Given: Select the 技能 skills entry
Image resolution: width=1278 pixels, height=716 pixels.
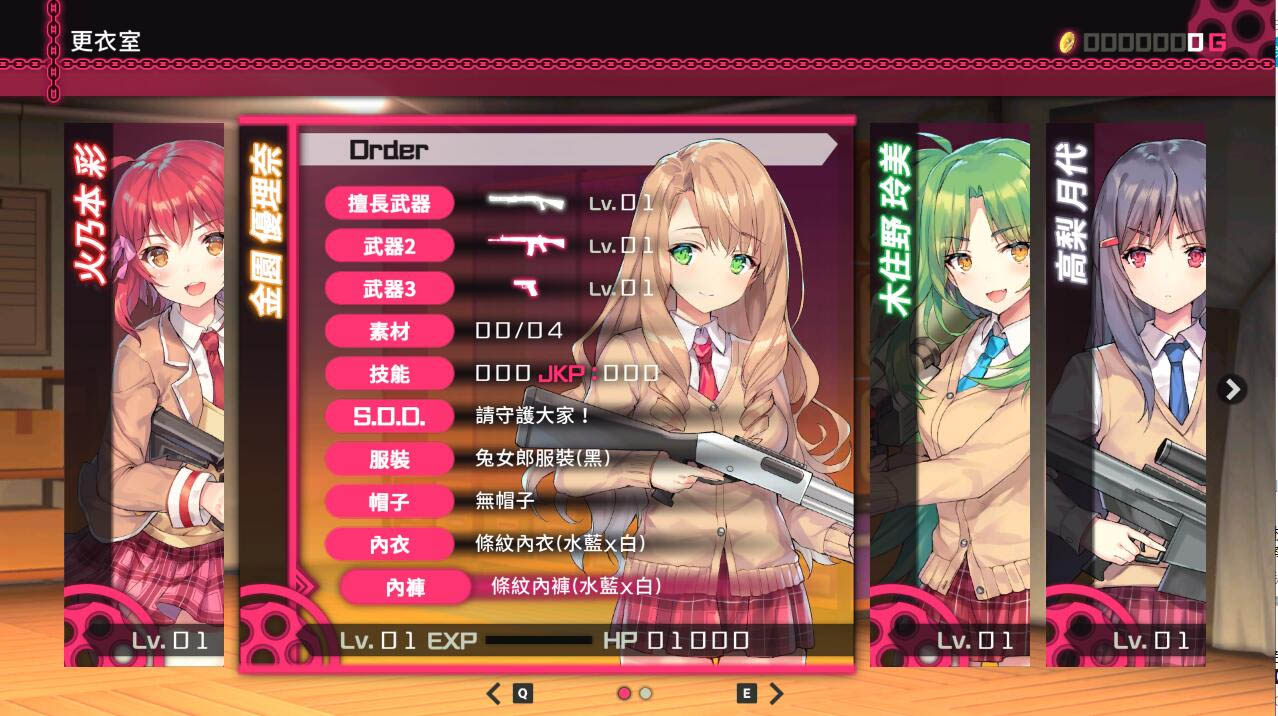Looking at the screenshot, I should [x=389, y=375].
